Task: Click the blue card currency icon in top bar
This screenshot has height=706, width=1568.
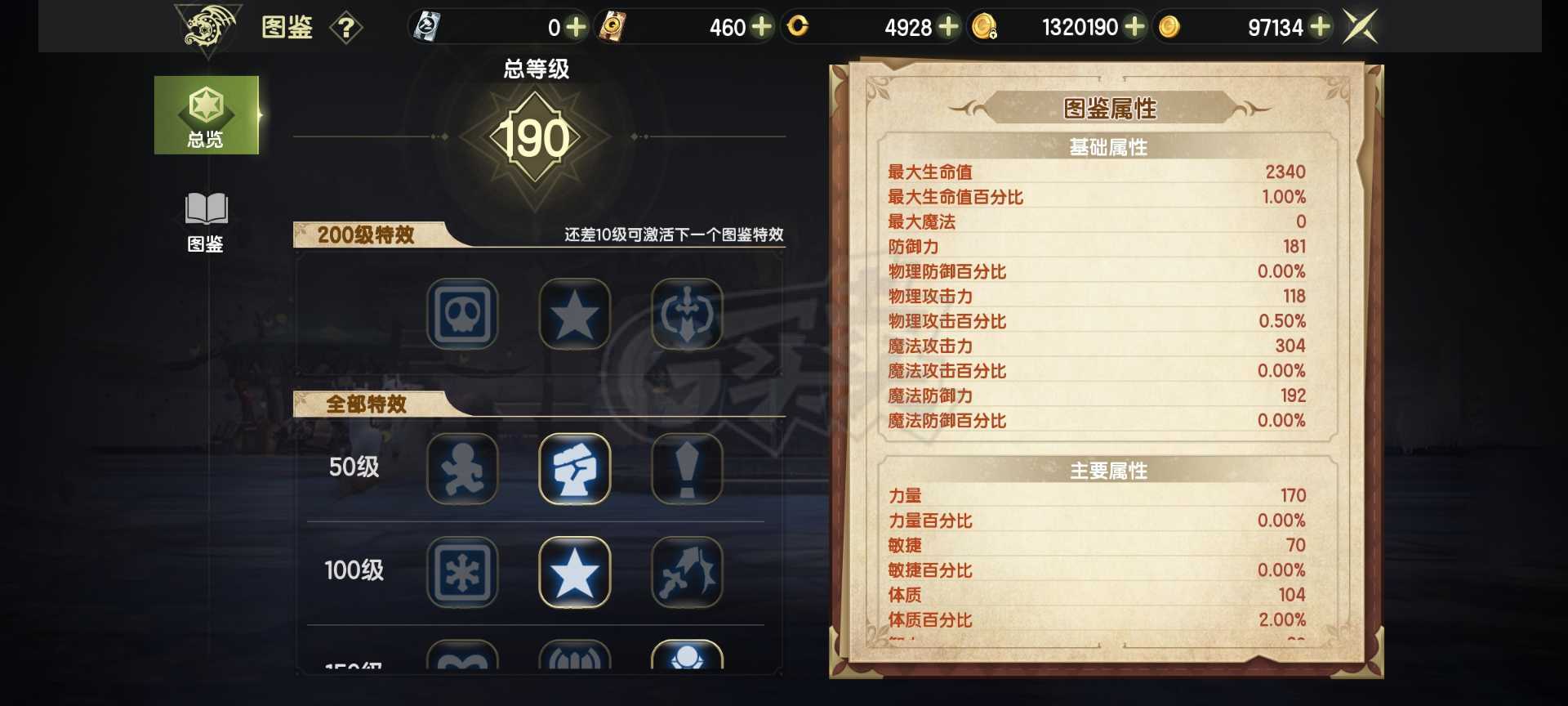Action: tap(425, 26)
